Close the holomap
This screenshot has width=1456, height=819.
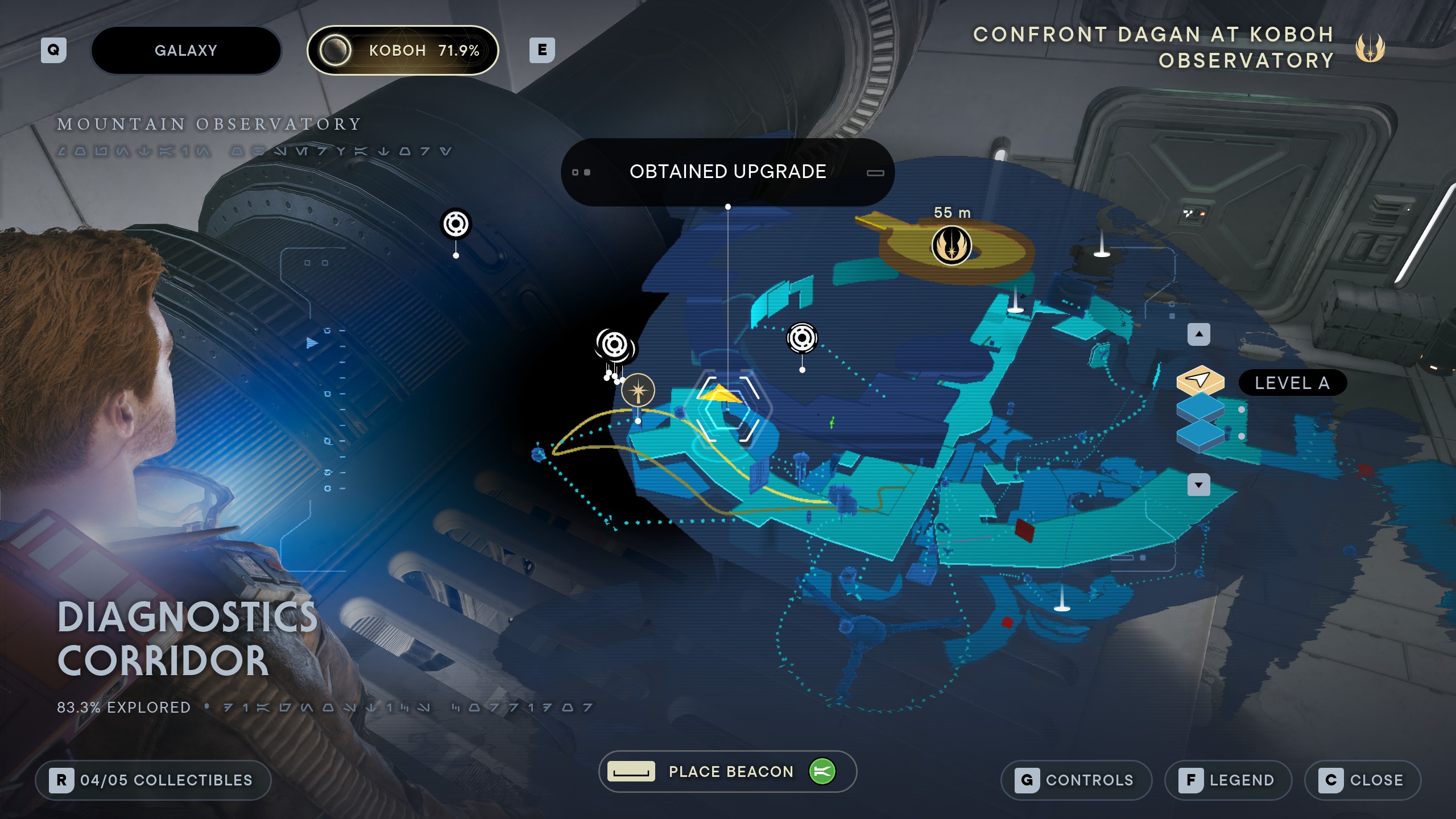(x=1363, y=780)
